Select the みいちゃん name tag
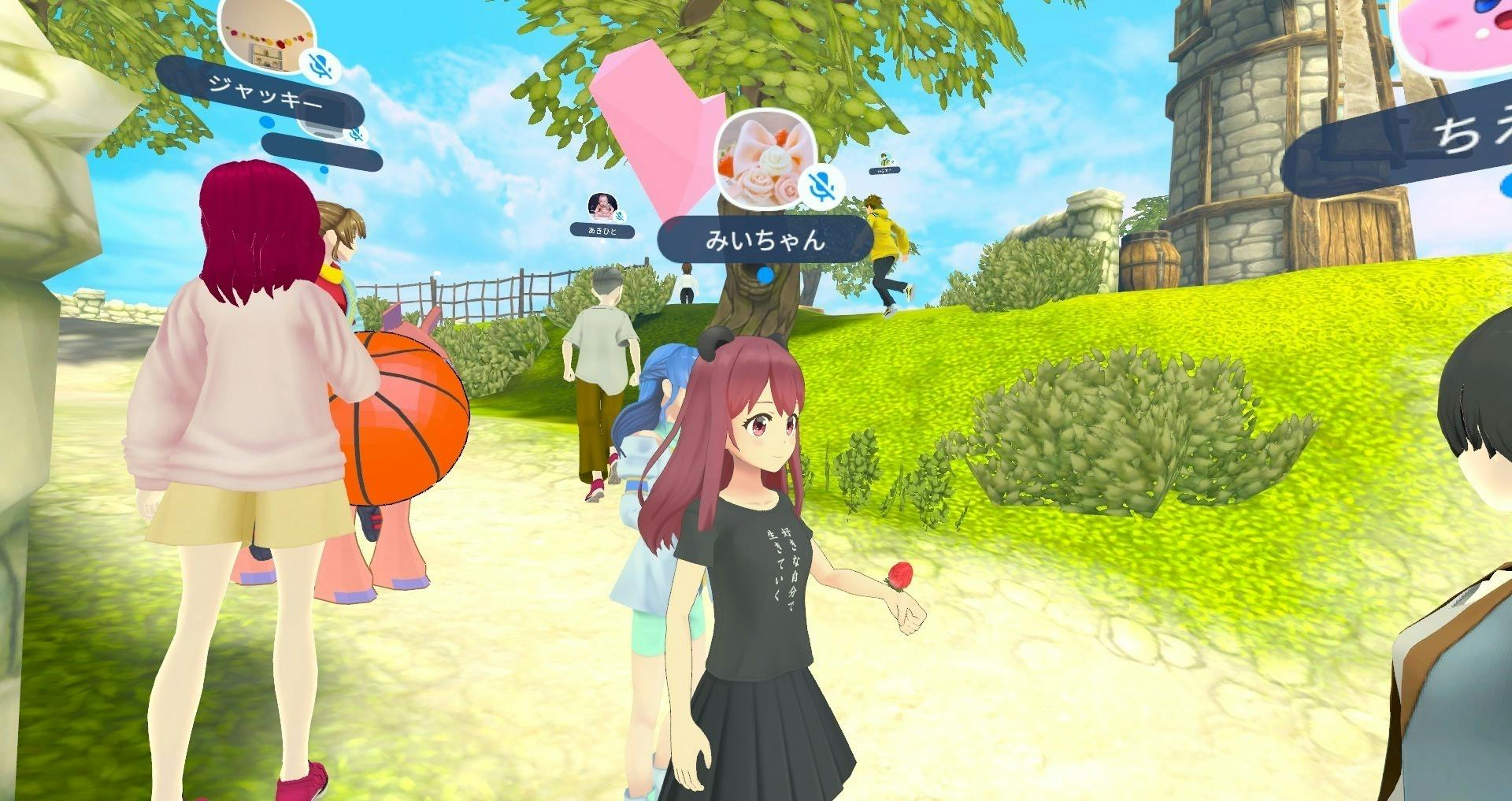The width and height of the screenshot is (1512, 801). (x=765, y=239)
